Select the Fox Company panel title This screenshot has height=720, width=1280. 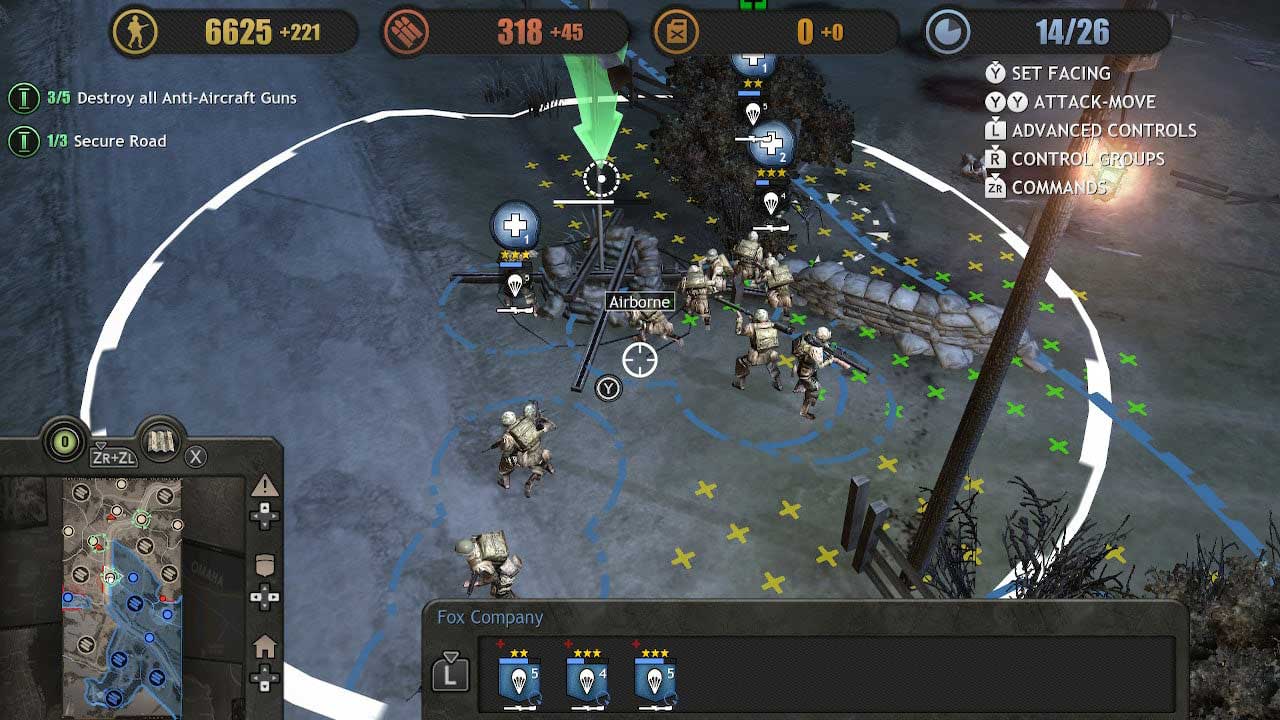[x=490, y=617]
